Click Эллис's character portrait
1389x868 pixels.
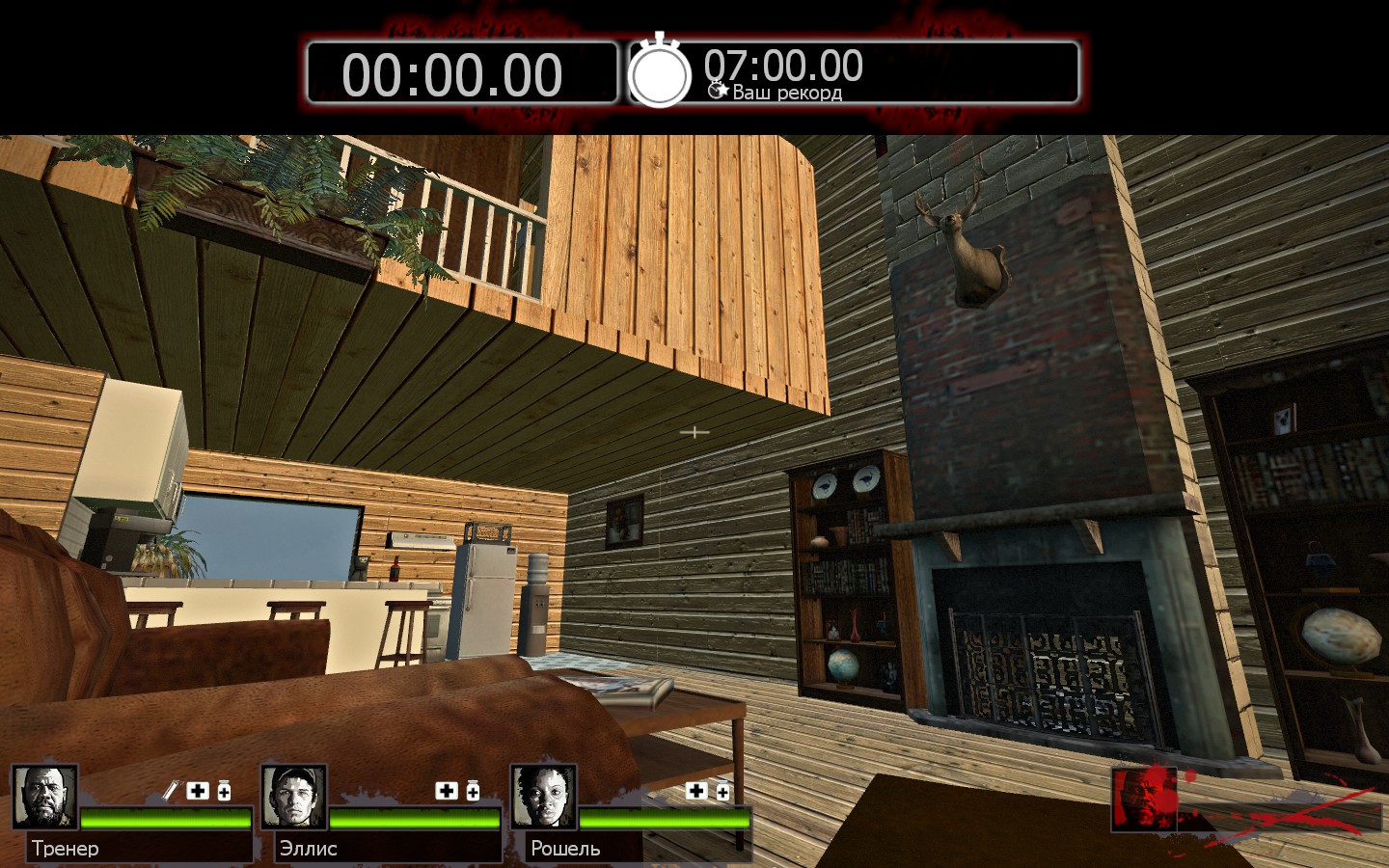pos(293,797)
